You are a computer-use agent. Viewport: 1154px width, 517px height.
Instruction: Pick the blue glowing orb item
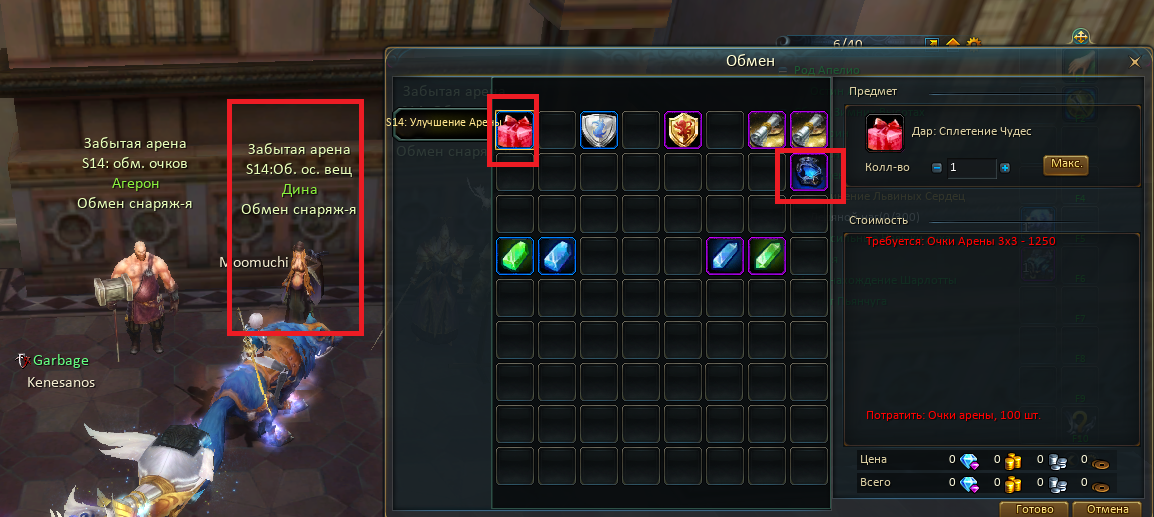point(808,172)
